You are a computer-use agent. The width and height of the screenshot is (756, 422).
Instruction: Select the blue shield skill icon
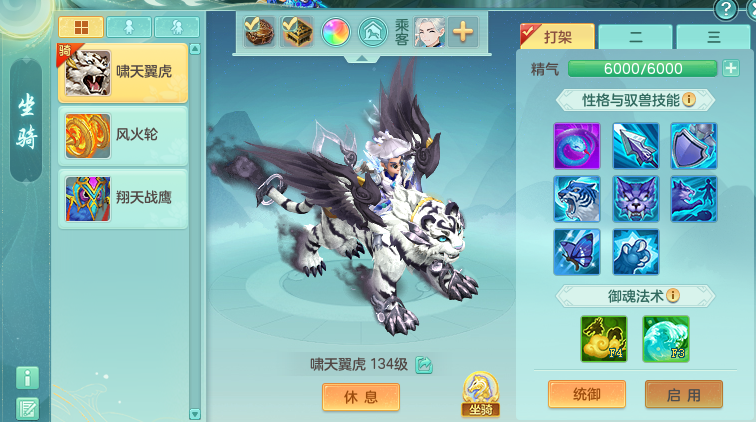click(x=693, y=146)
